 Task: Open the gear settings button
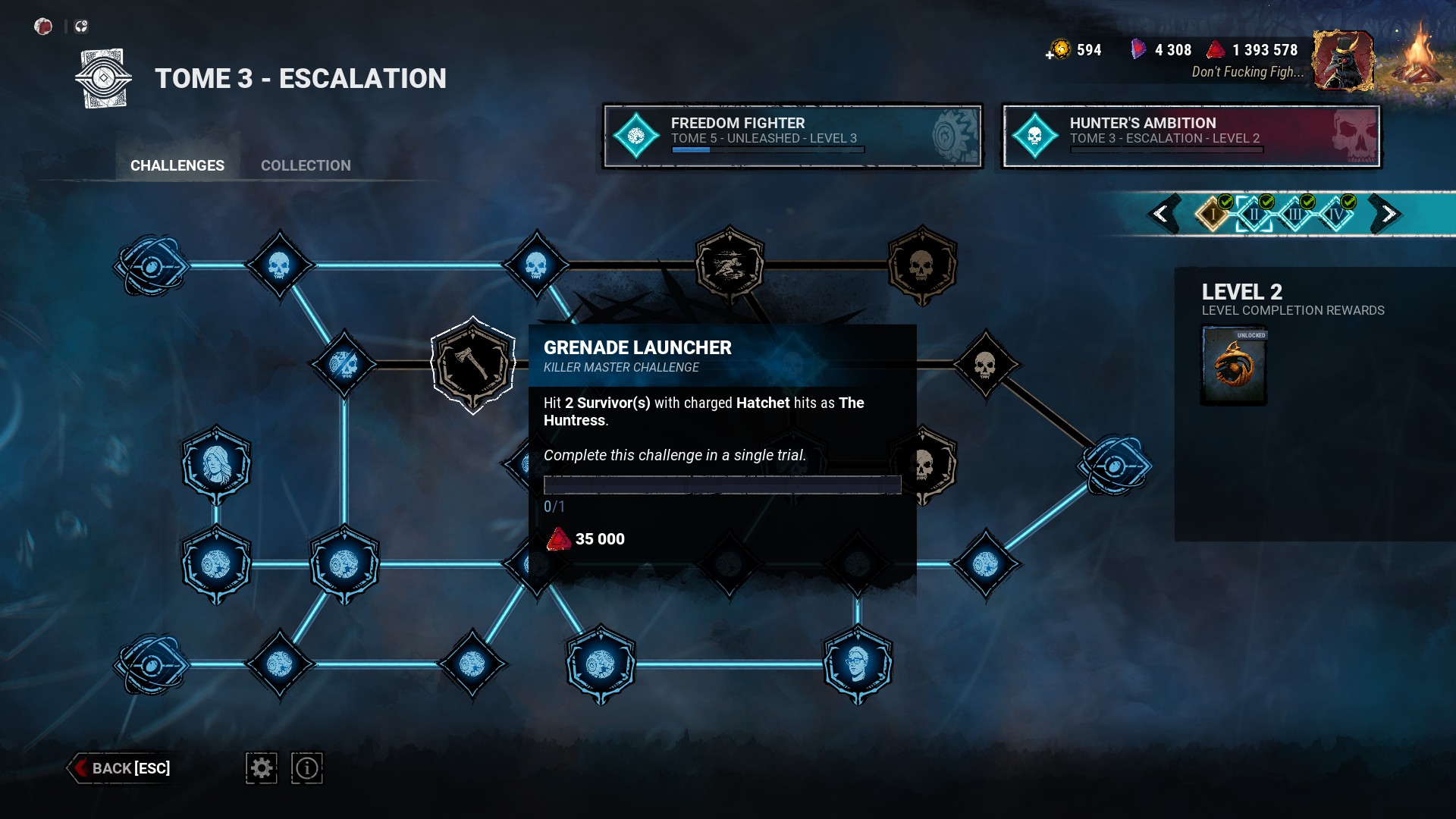pyautogui.click(x=262, y=768)
